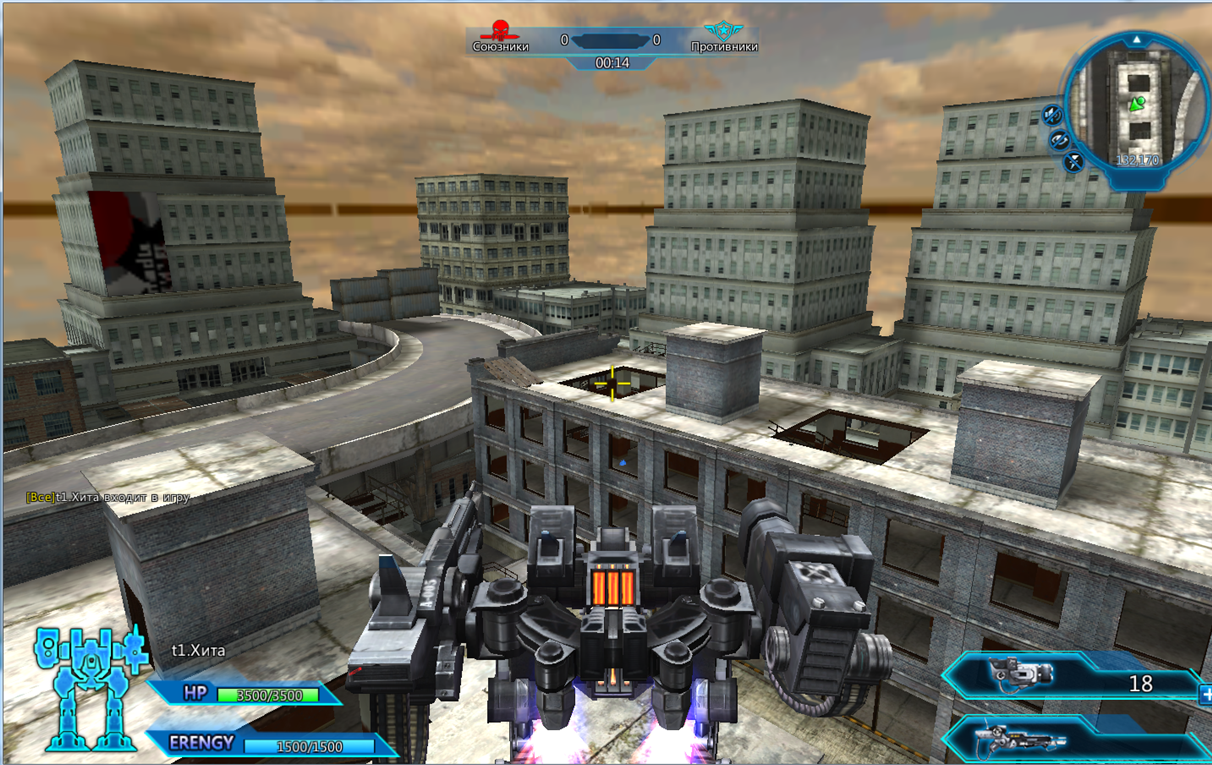Click the circular minimap

tap(1135, 105)
